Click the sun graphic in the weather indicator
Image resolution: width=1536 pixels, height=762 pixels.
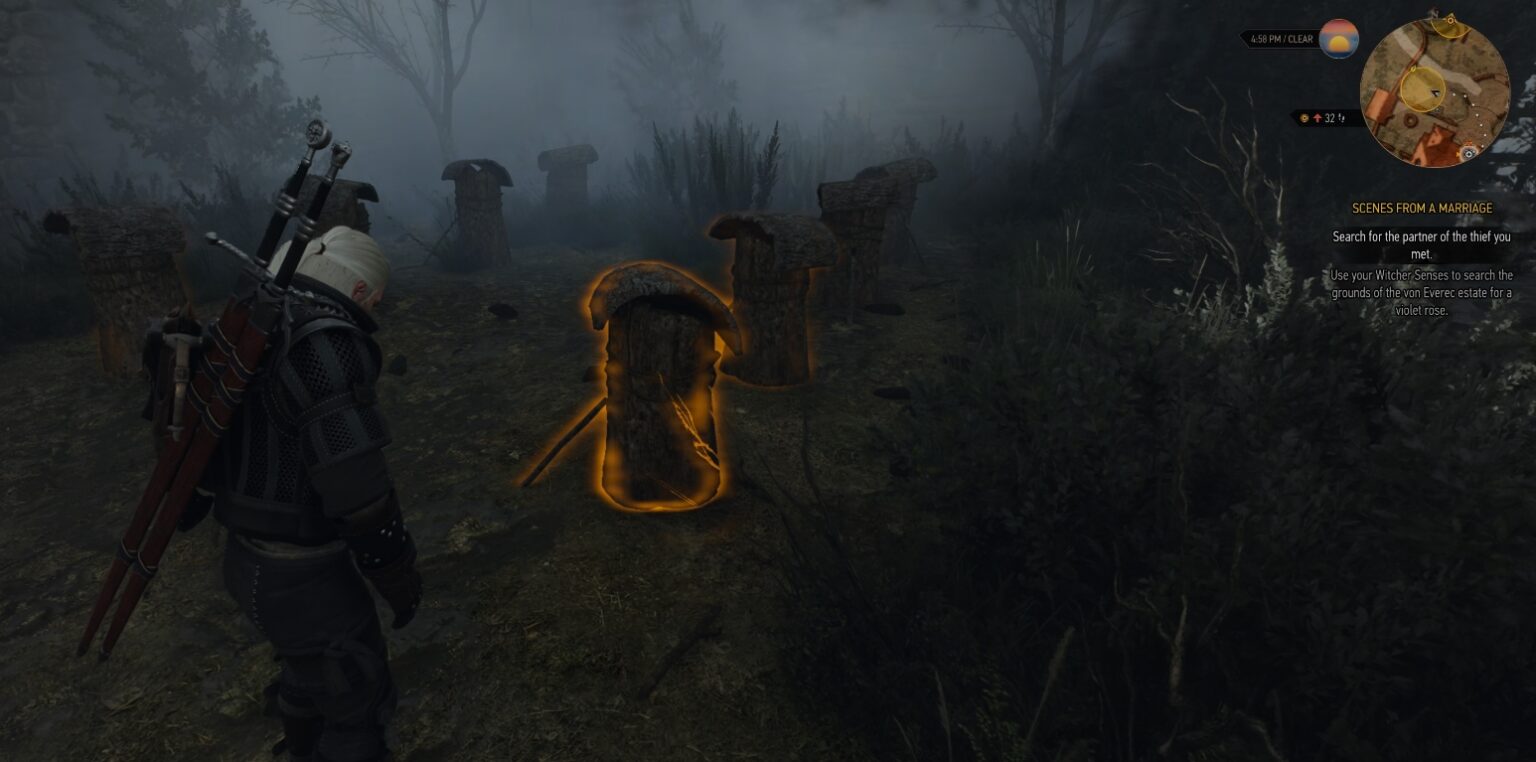(1337, 42)
